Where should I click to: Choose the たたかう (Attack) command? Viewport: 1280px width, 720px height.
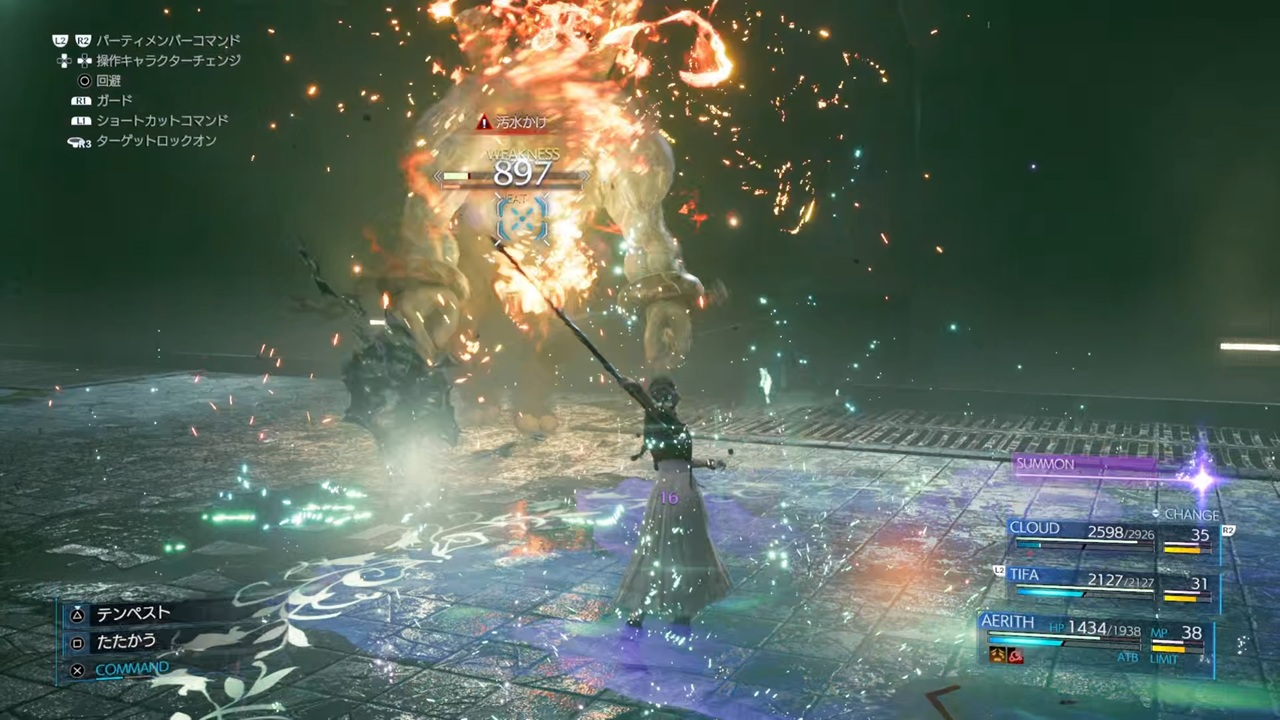126,642
